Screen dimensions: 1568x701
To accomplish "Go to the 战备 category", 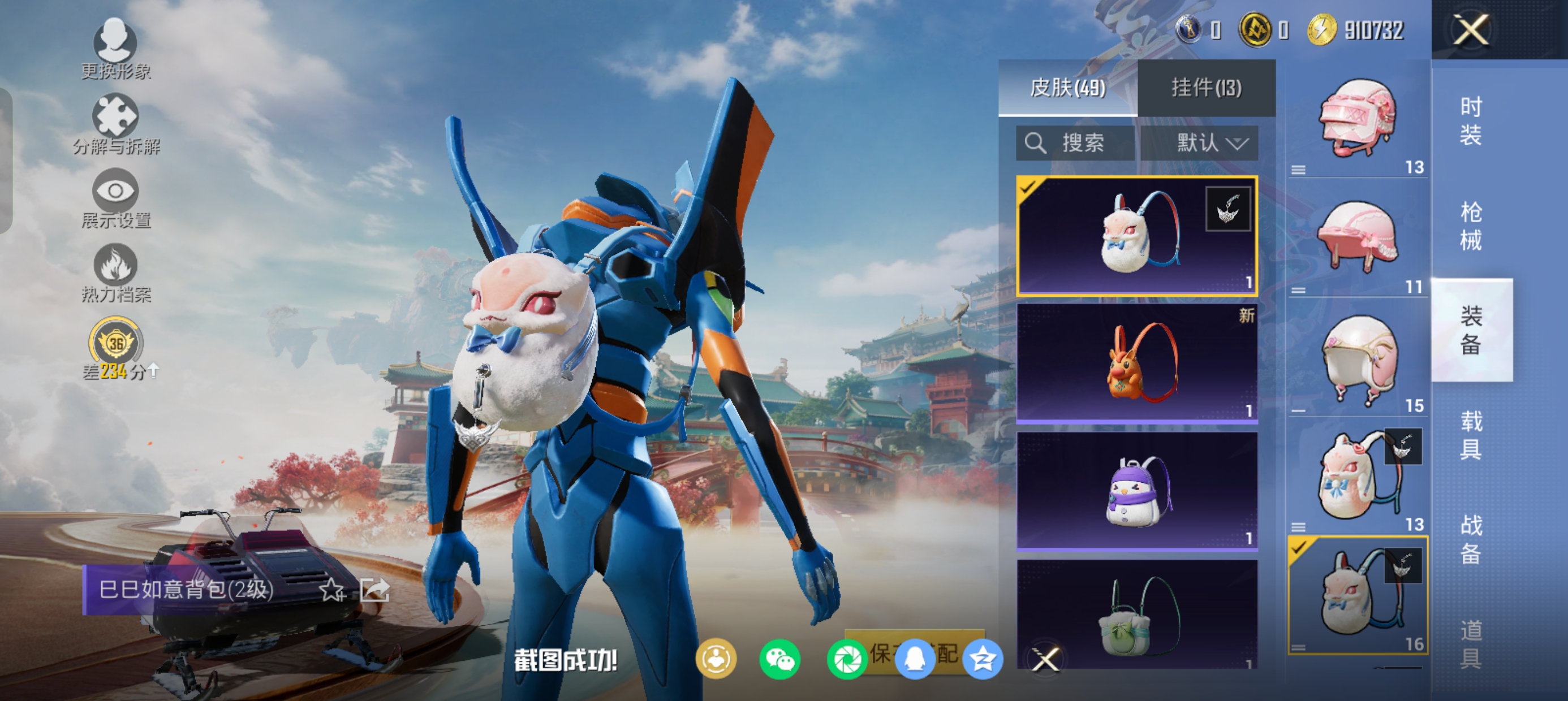I will (1471, 539).
